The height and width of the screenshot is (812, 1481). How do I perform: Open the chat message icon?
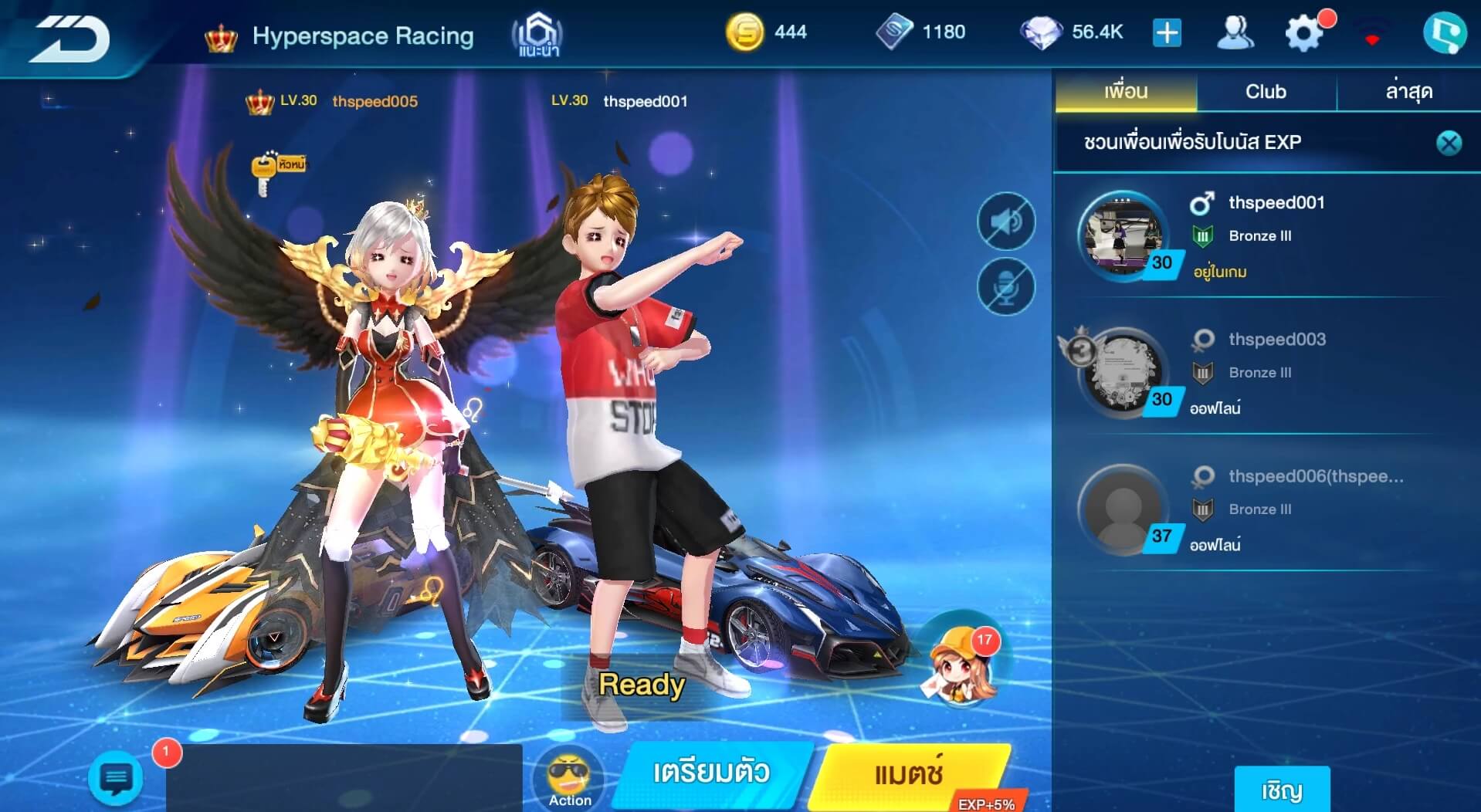pyautogui.click(x=116, y=779)
